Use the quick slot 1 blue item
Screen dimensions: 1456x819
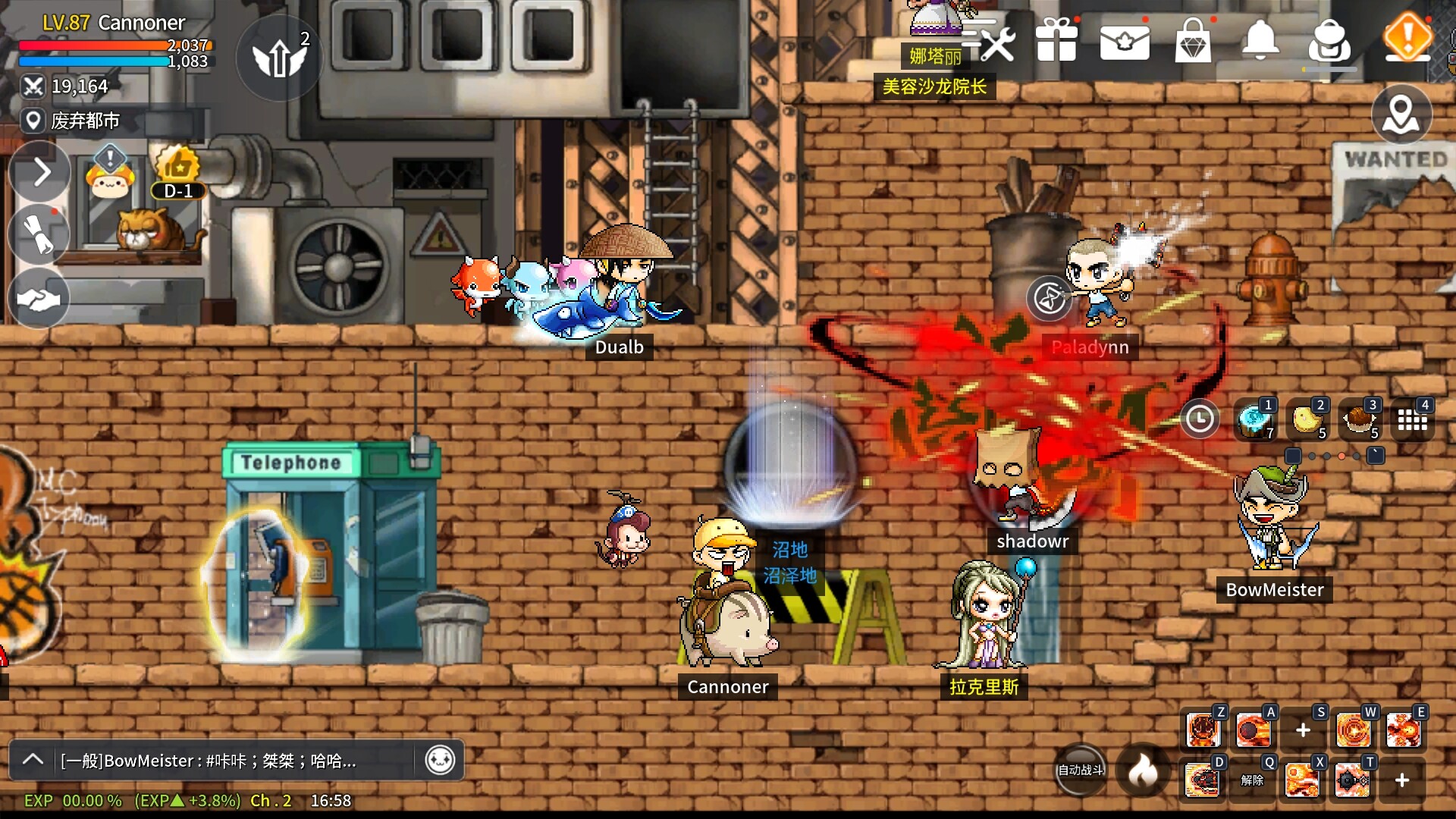(1254, 419)
